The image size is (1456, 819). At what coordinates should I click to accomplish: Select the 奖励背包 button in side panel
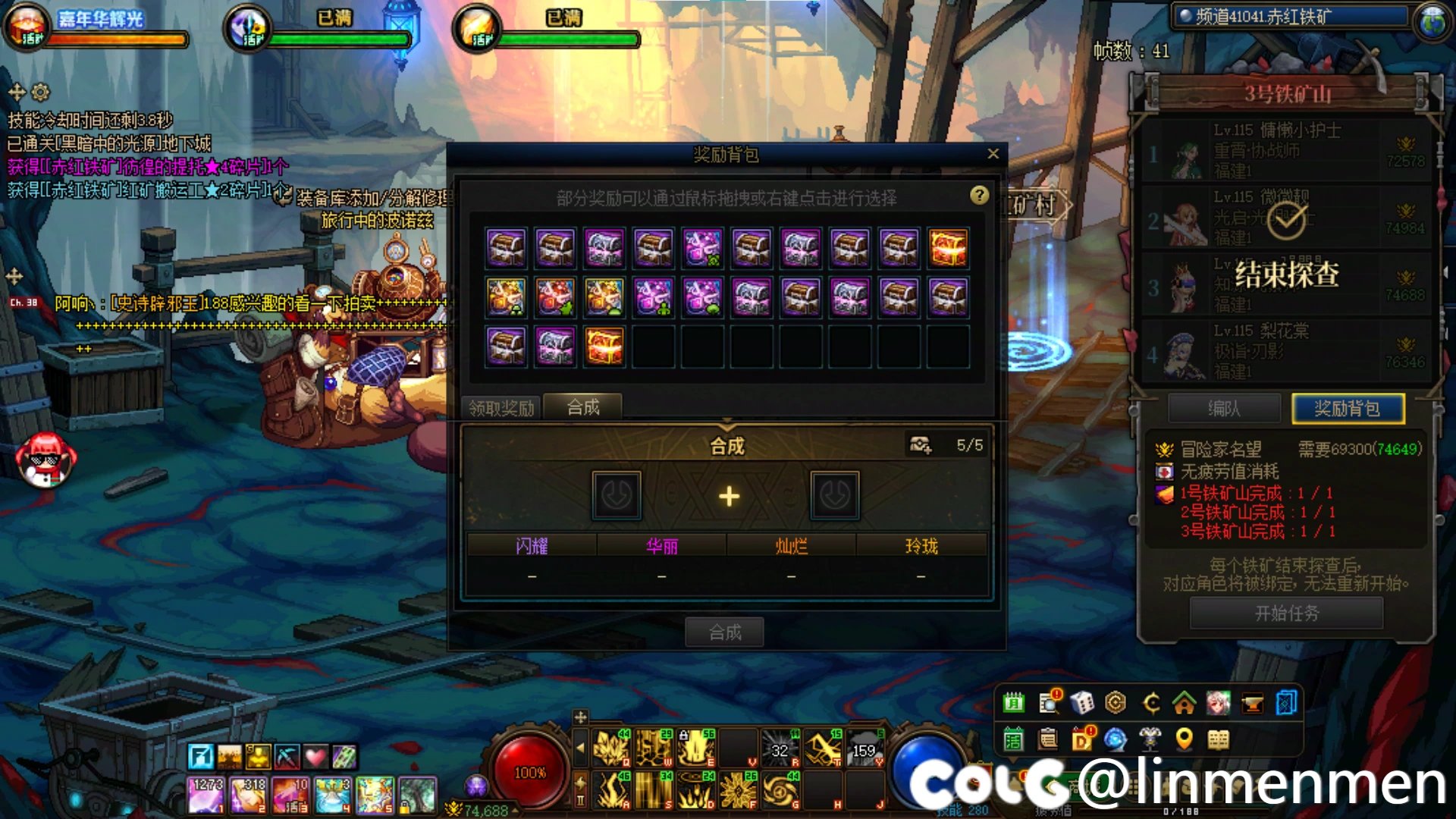(1348, 409)
